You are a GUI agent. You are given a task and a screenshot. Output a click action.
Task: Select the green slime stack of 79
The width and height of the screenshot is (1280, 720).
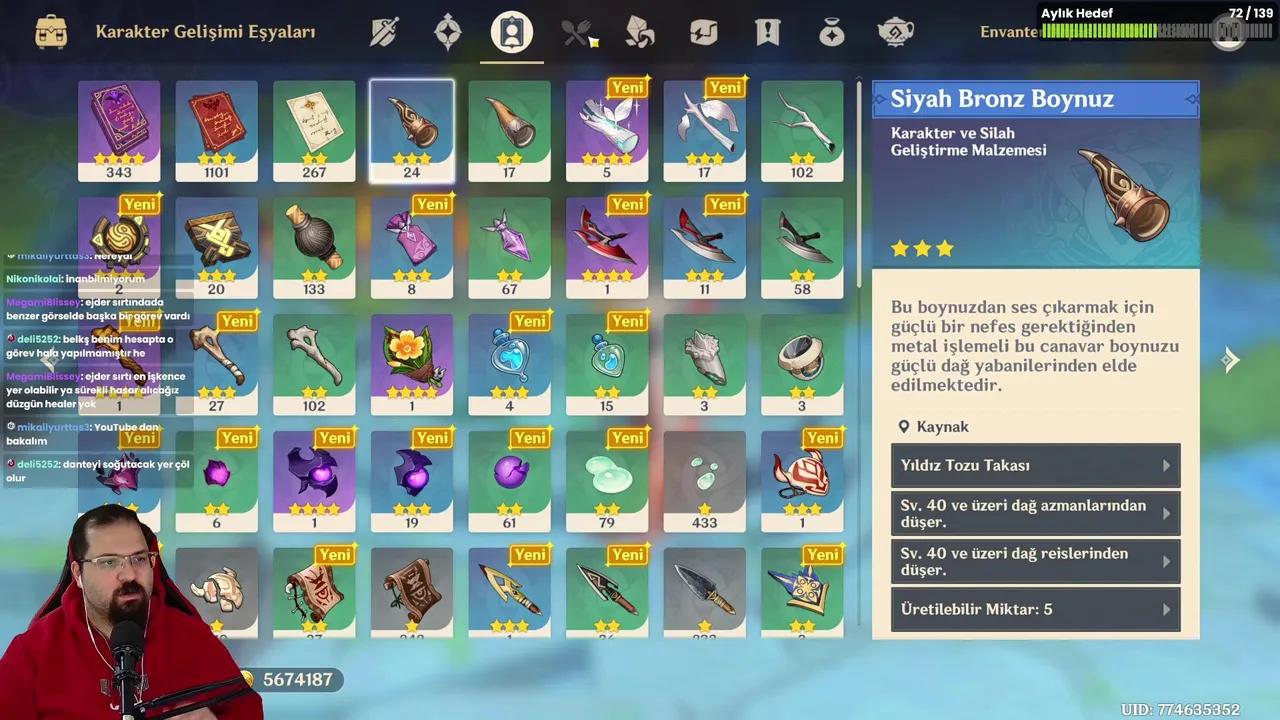[x=607, y=481]
